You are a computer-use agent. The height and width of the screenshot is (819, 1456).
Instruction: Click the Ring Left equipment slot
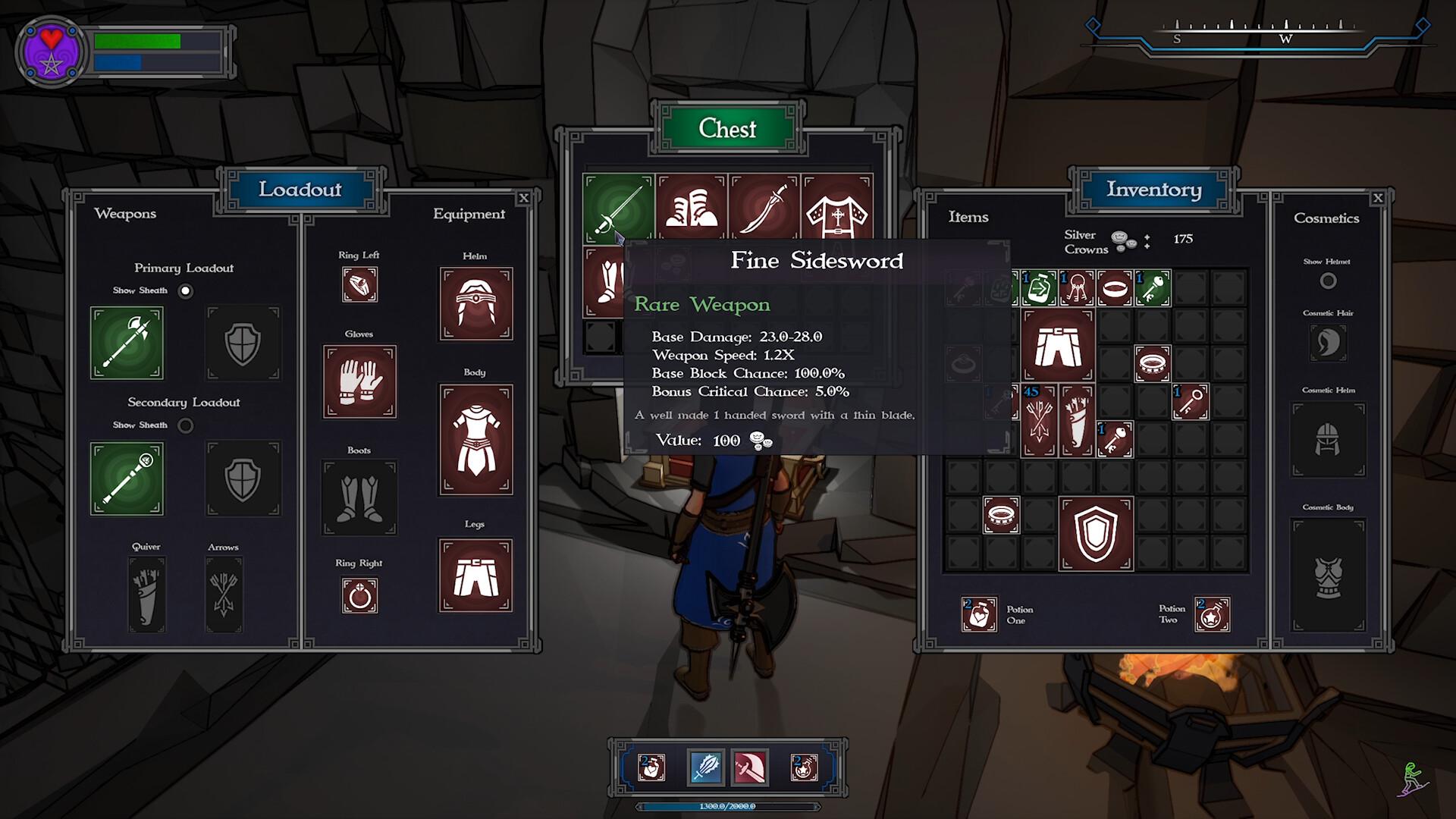pyautogui.click(x=359, y=285)
